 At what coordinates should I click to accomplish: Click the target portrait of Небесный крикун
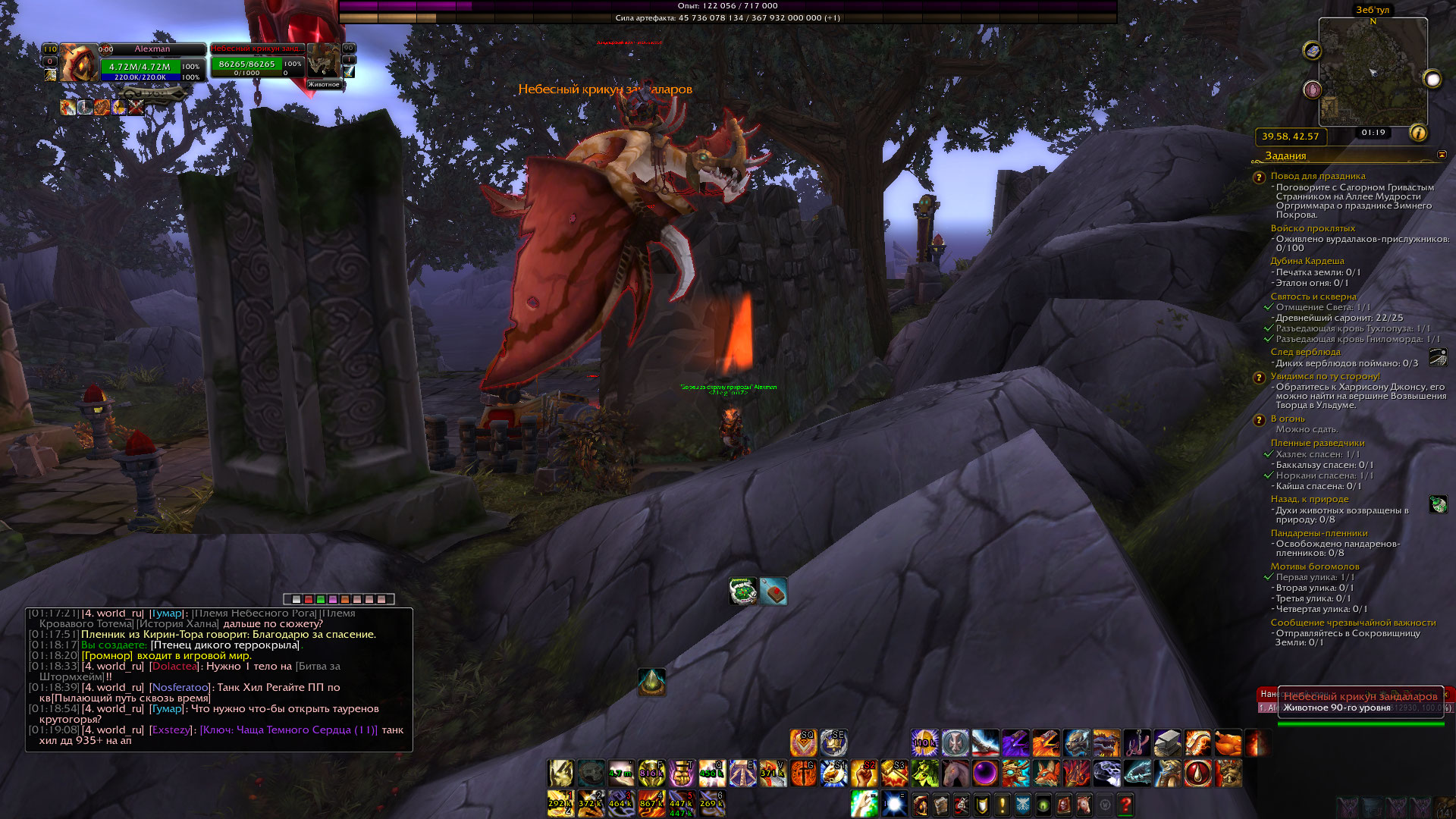[324, 61]
